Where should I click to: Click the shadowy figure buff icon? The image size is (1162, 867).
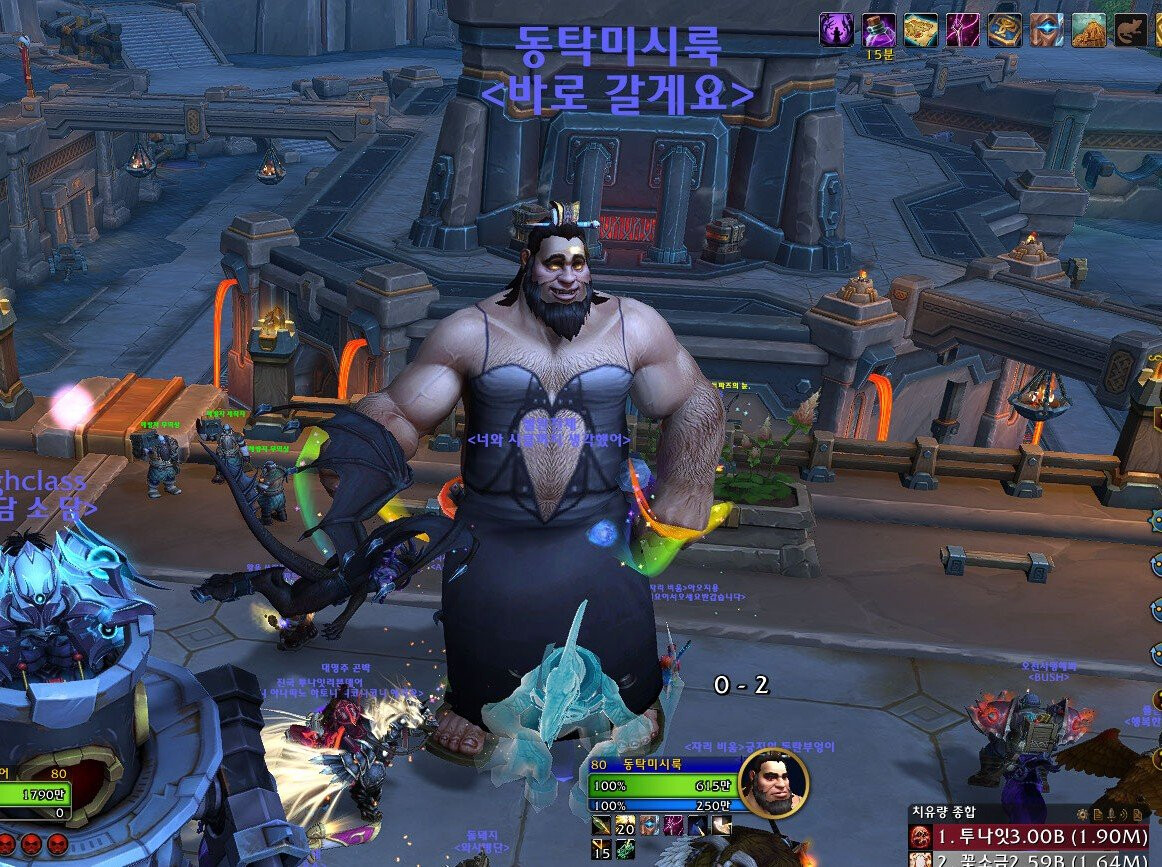(836, 30)
